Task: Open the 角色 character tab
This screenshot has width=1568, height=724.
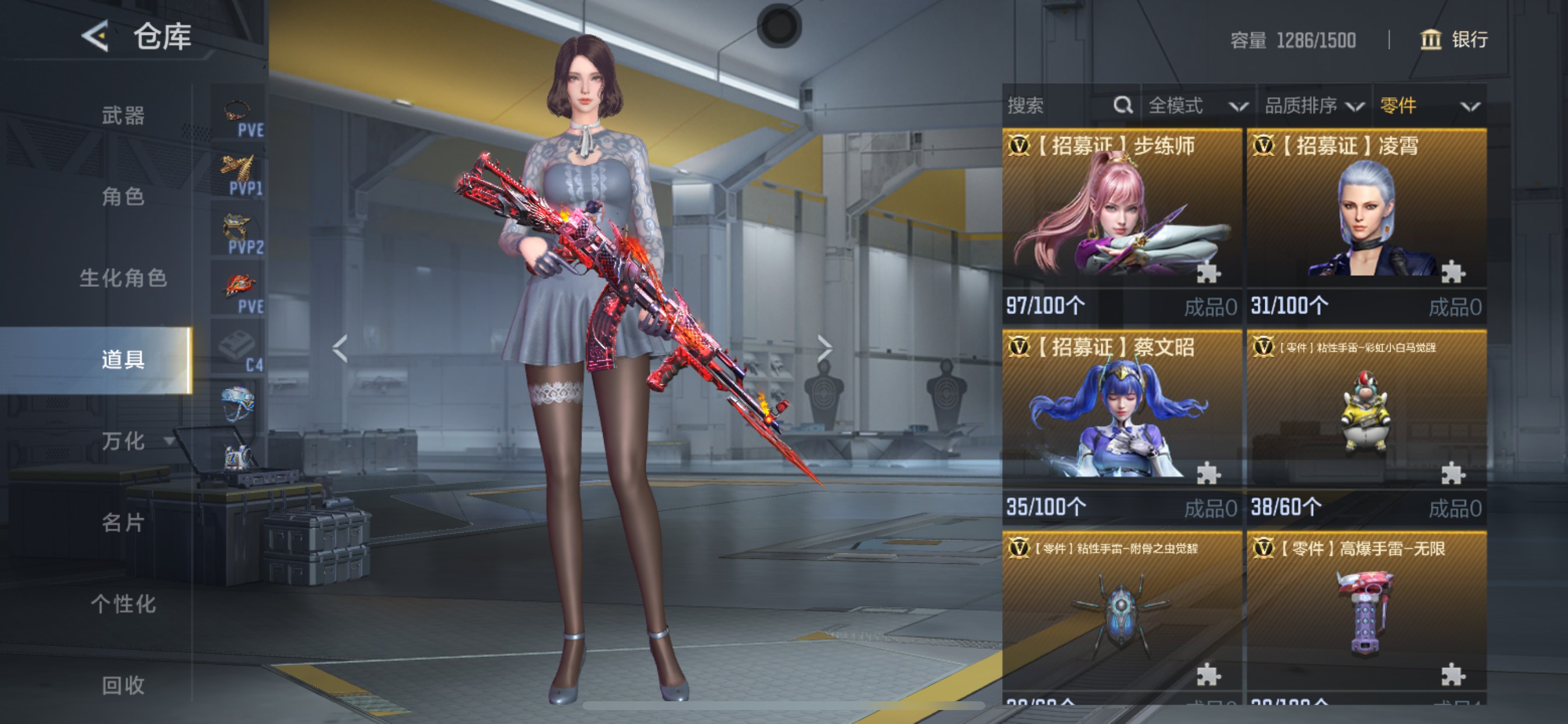Action: 123,196
